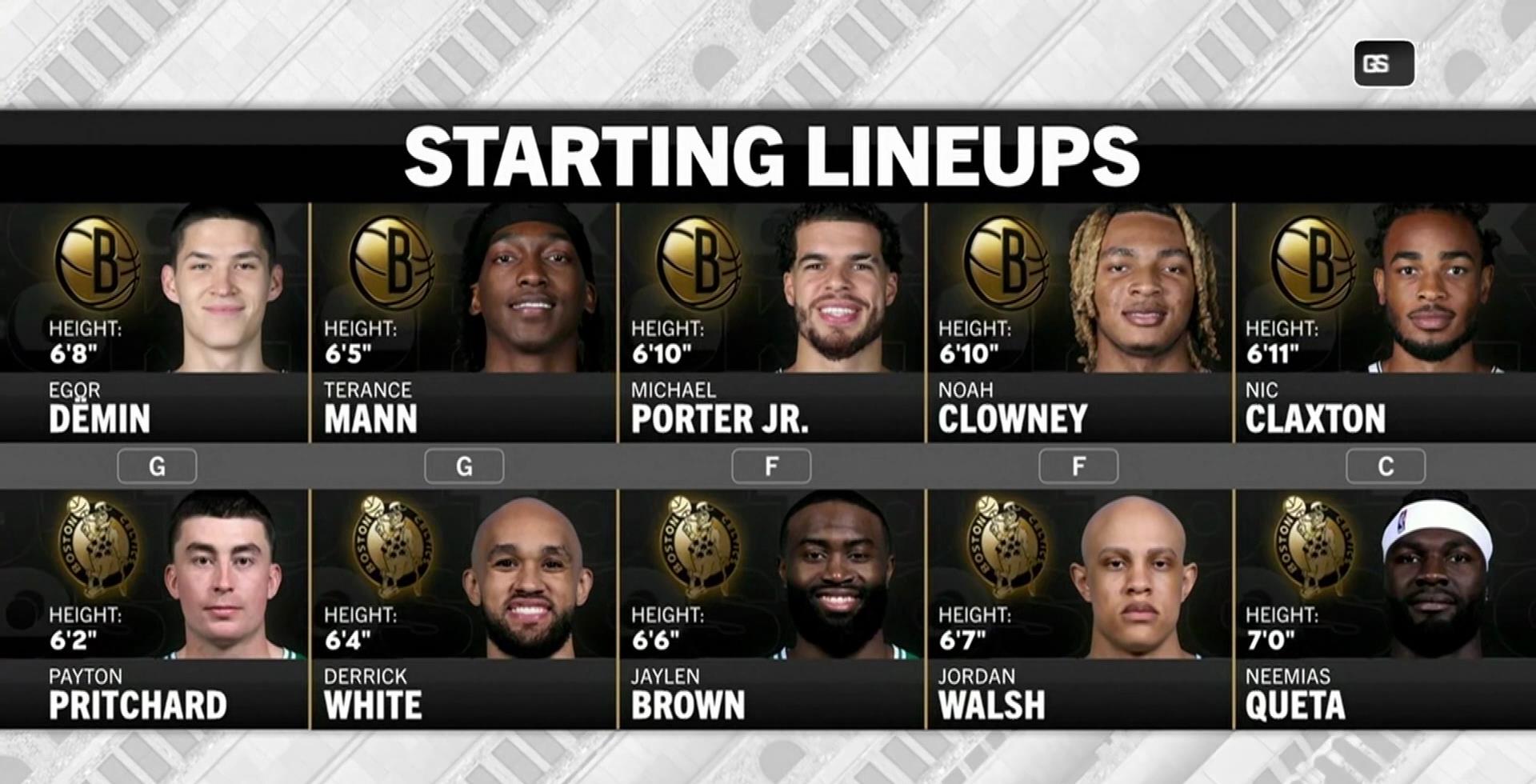Select Payton Pritchard's player card

pyautogui.click(x=154, y=608)
